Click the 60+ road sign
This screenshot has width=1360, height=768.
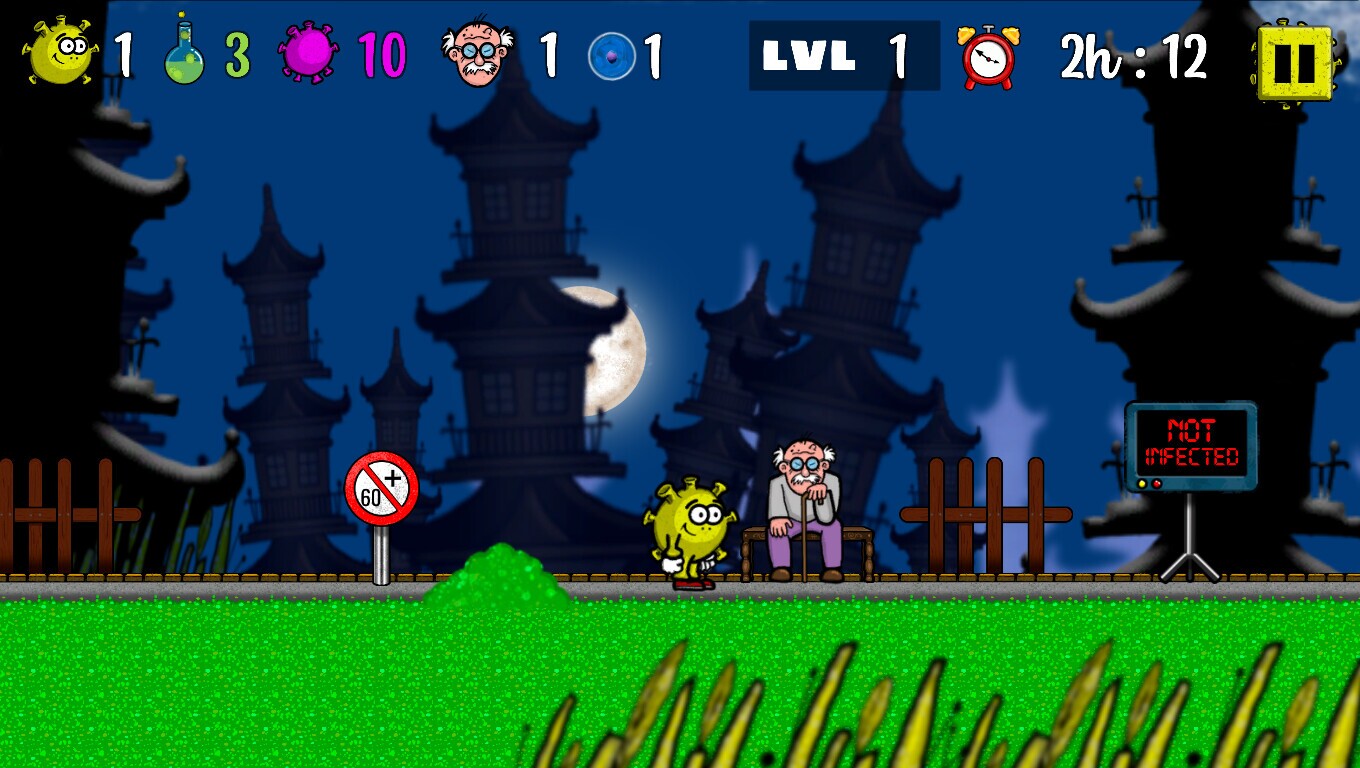[x=381, y=487]
